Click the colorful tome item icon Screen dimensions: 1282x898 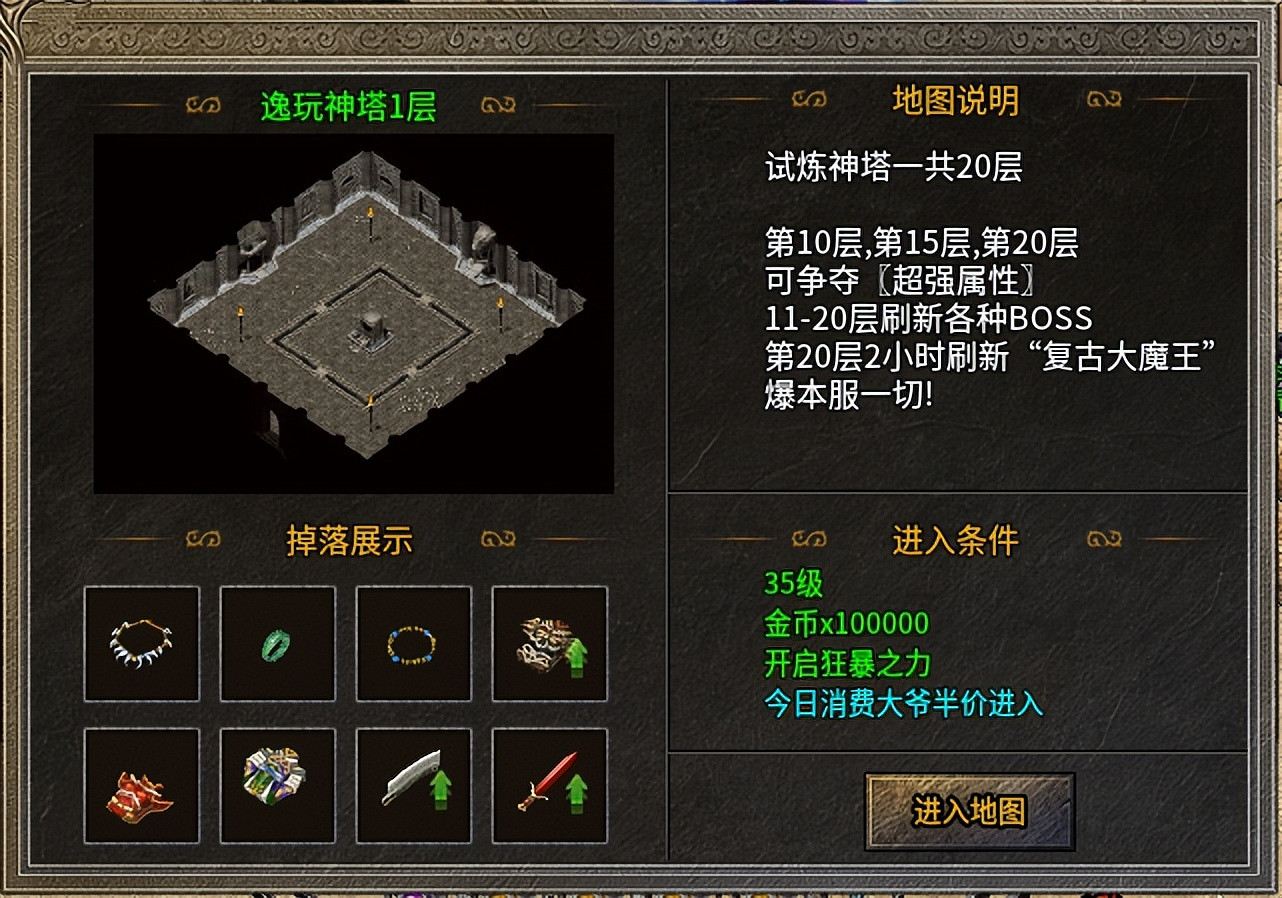click(x=277, y=786)
